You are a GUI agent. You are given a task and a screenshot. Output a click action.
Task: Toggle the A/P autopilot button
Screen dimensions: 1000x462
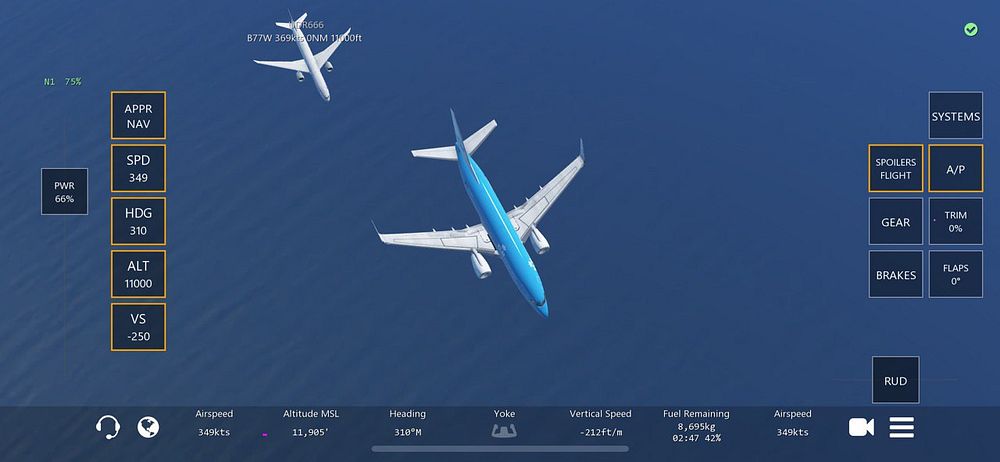(x=955, y=168)
